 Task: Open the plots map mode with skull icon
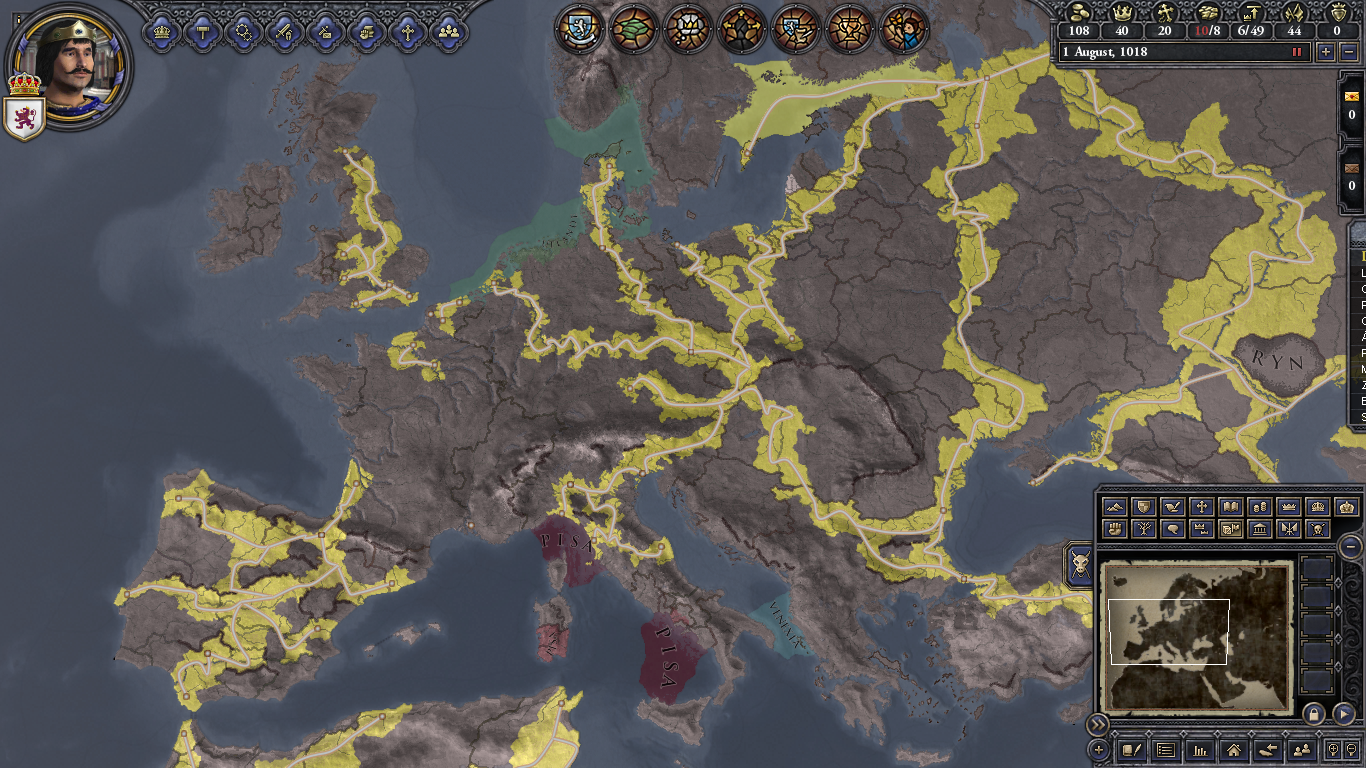point(1316,529)
